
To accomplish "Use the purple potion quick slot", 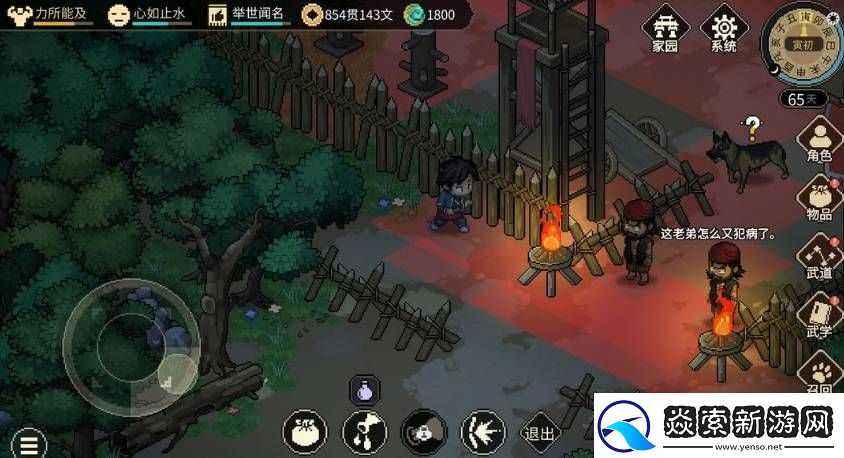I will click(363, 391).
